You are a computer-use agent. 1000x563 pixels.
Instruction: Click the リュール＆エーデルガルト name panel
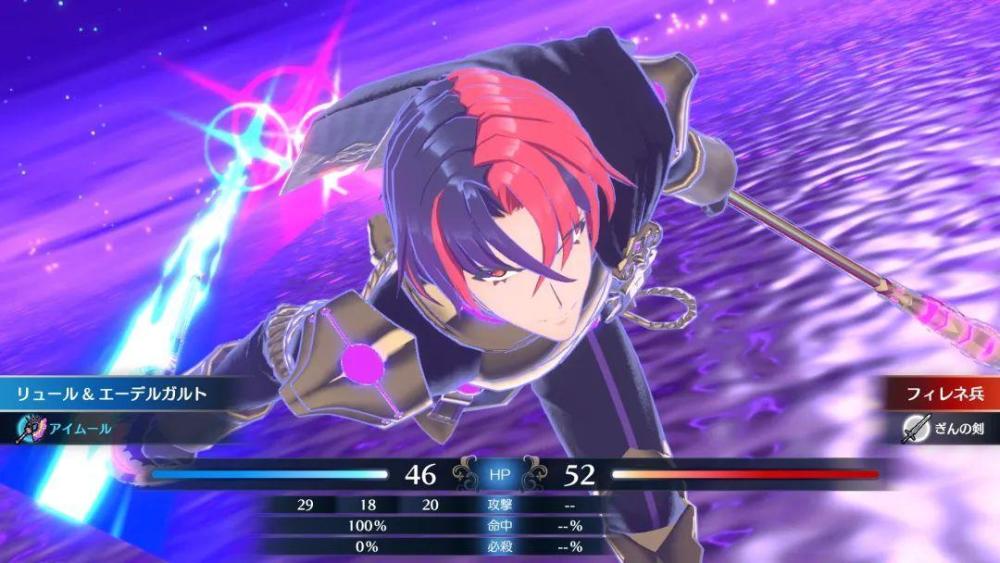pos(111,394)
